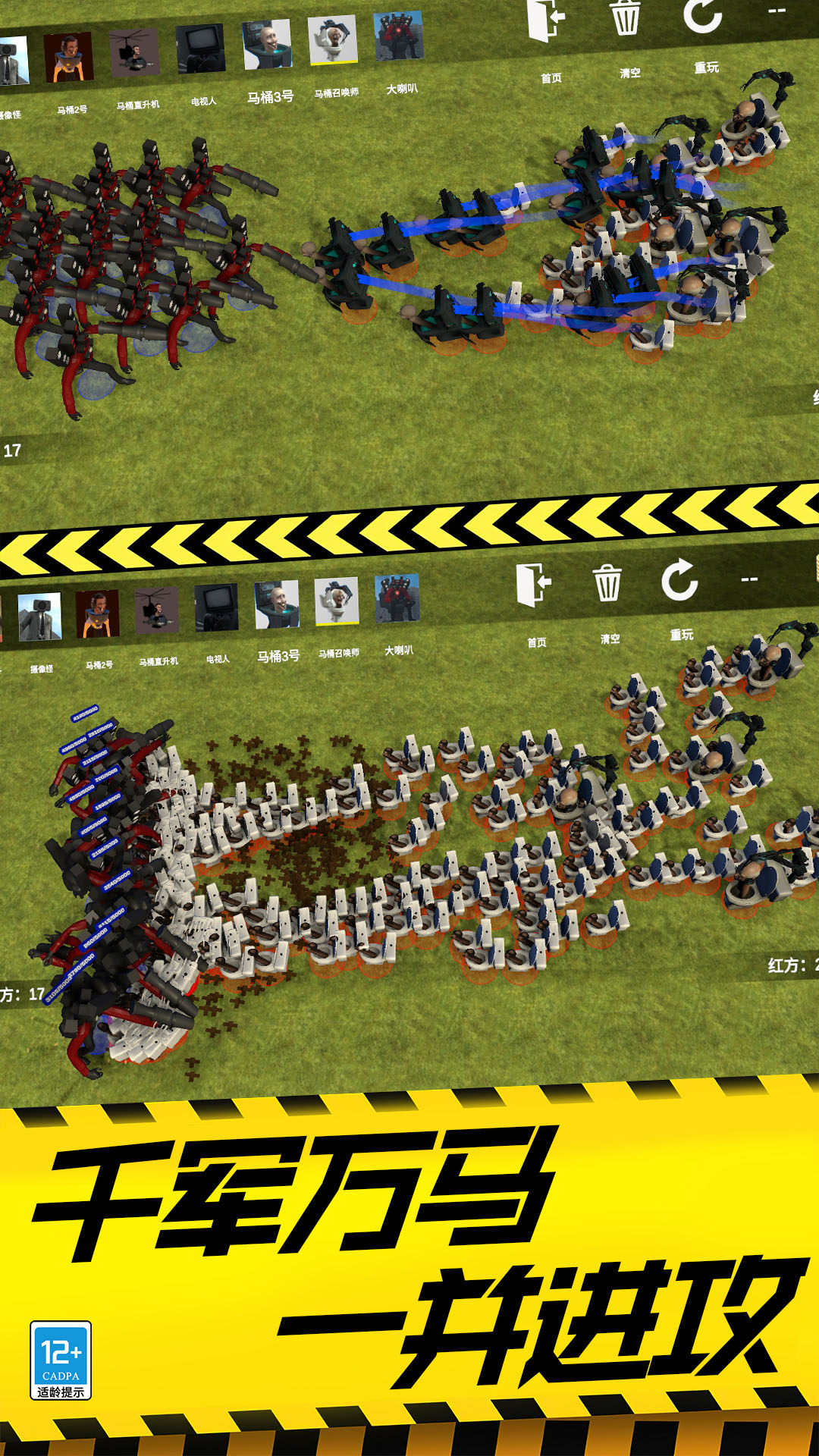The image size is (819, 1456).
Task: Pick 大喇叭 speaker unit in the lower view
Action: (397, 598)
